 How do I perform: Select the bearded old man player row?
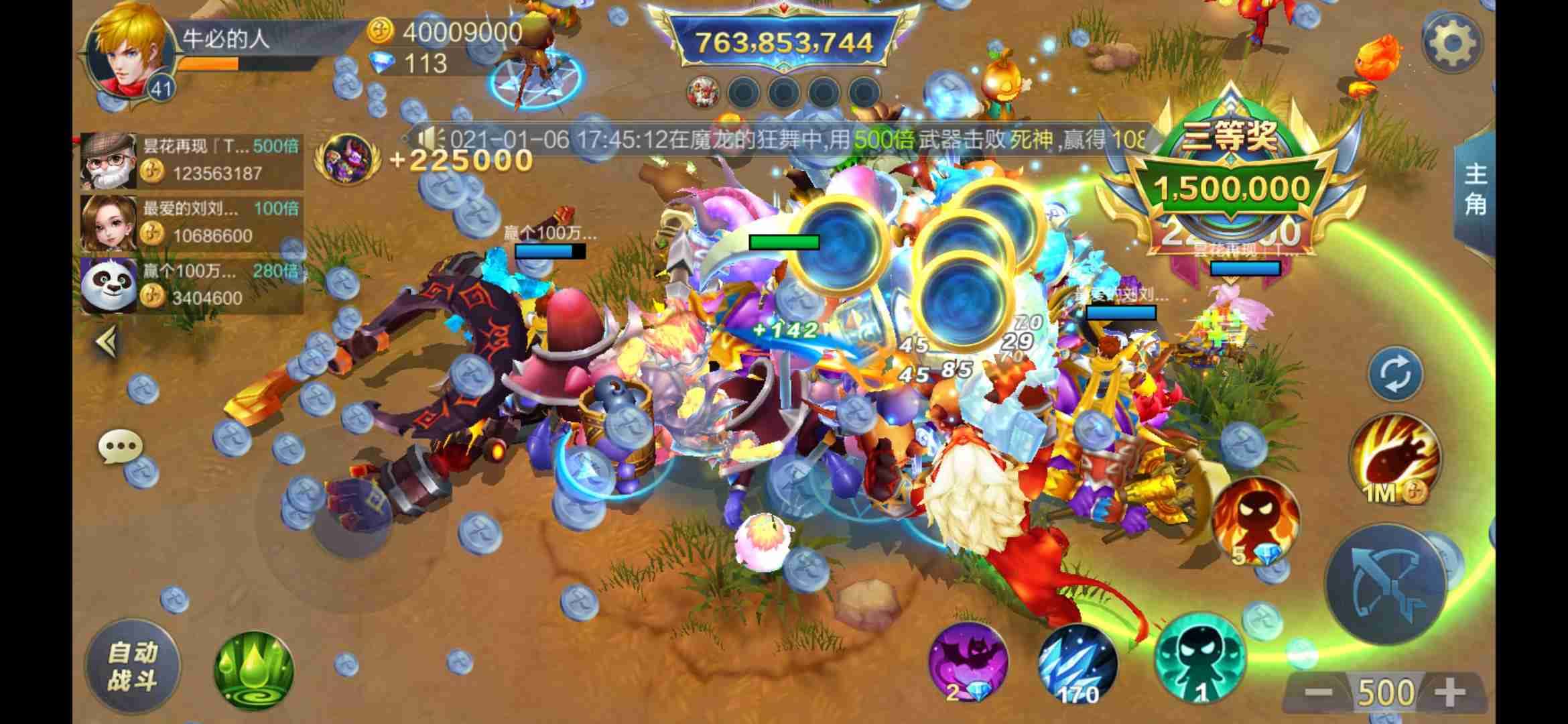[x=191, y=161]
